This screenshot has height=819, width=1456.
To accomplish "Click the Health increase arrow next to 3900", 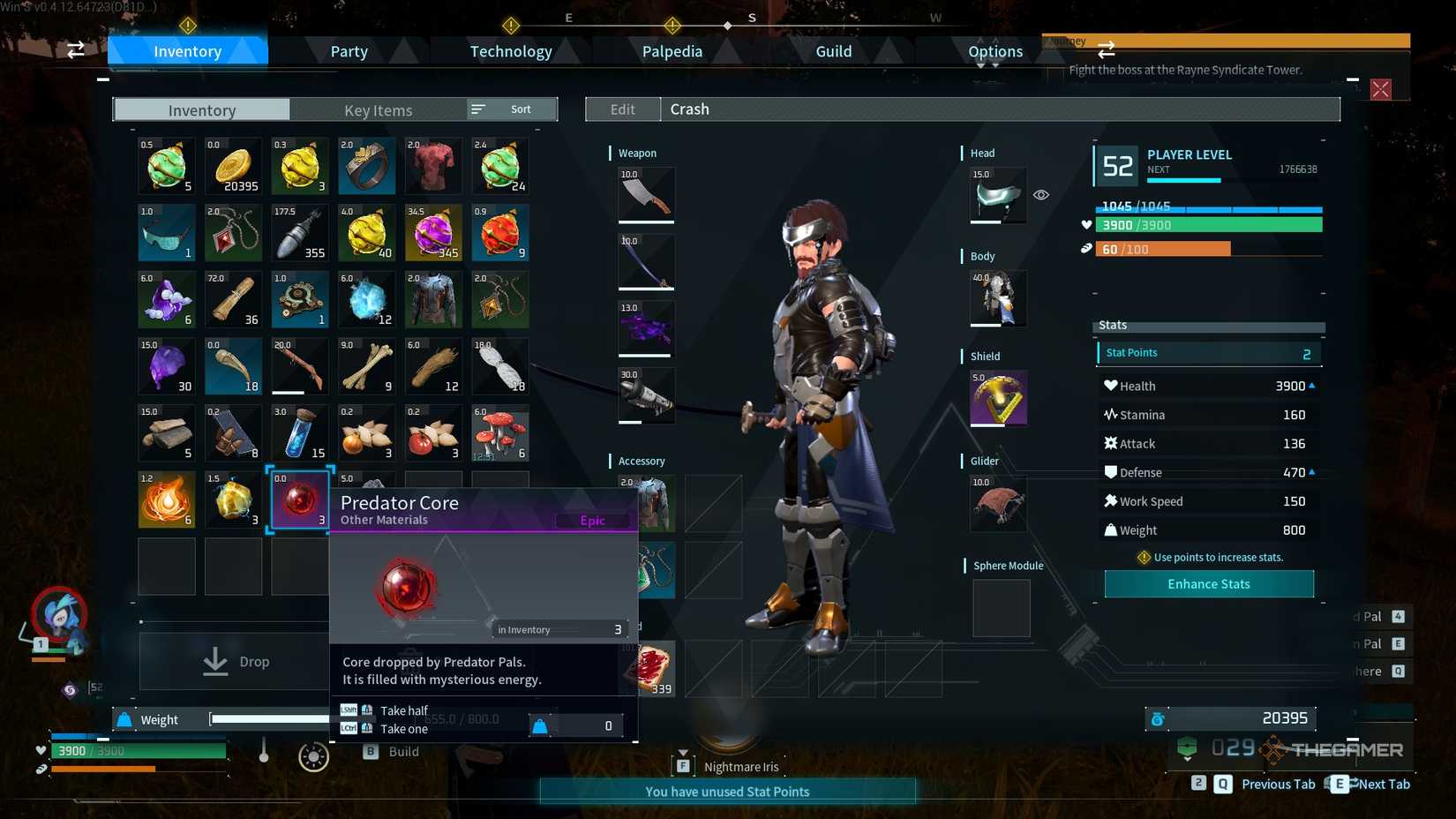I will click(x=1313, y=385).
